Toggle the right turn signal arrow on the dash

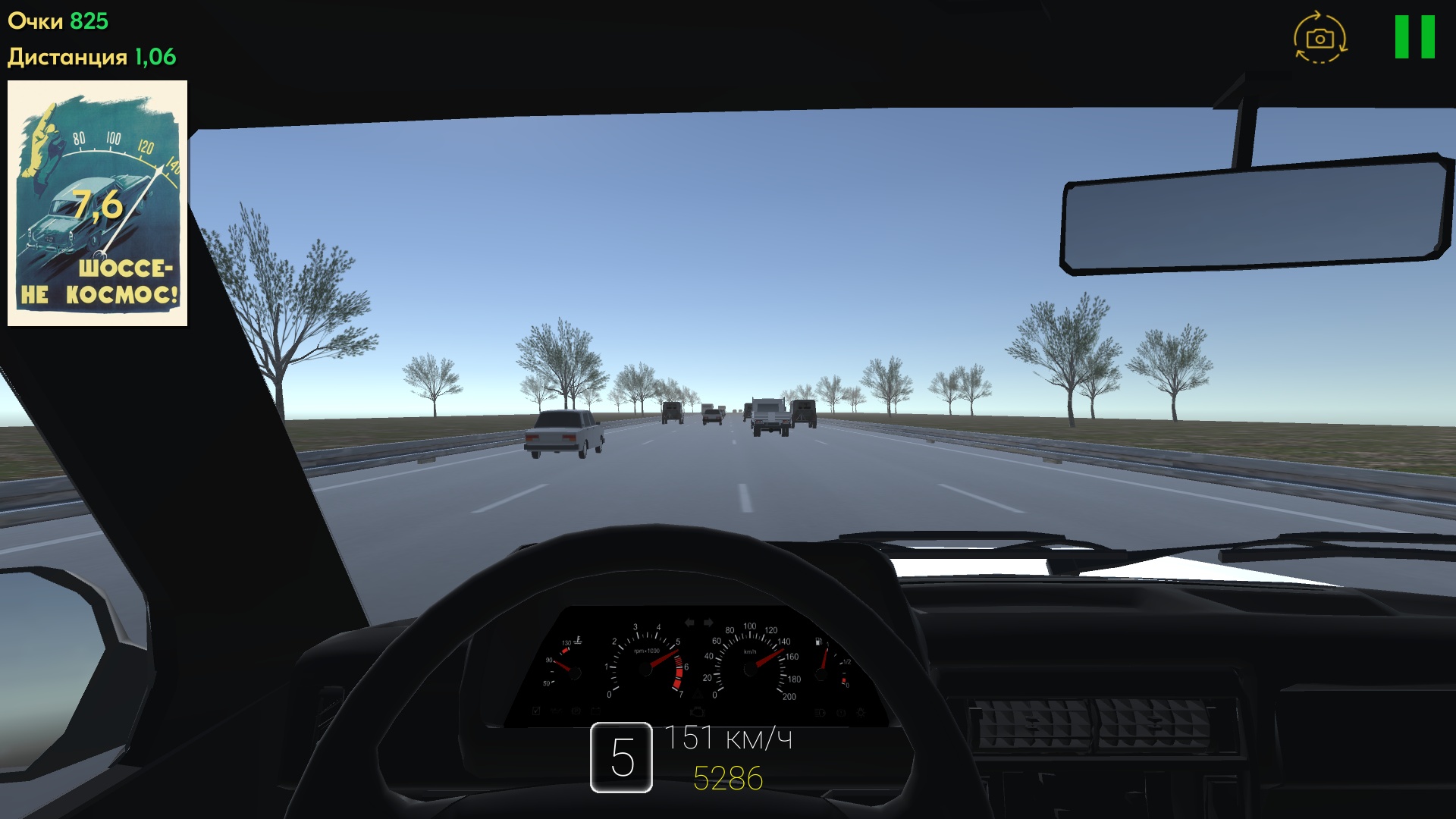click(x=707, y=622)
